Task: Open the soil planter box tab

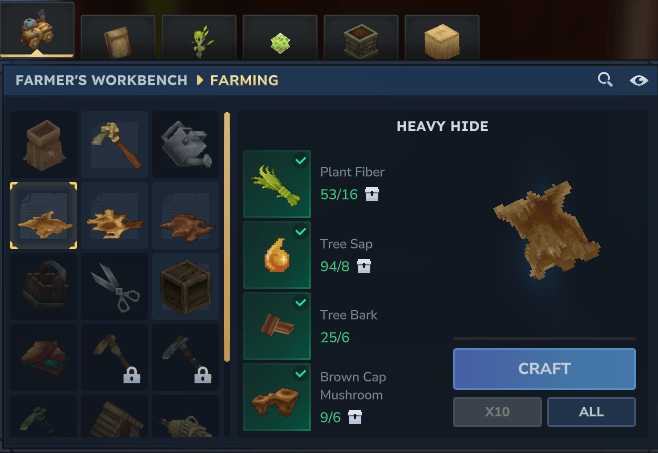Action: click(x=361, y=38)
